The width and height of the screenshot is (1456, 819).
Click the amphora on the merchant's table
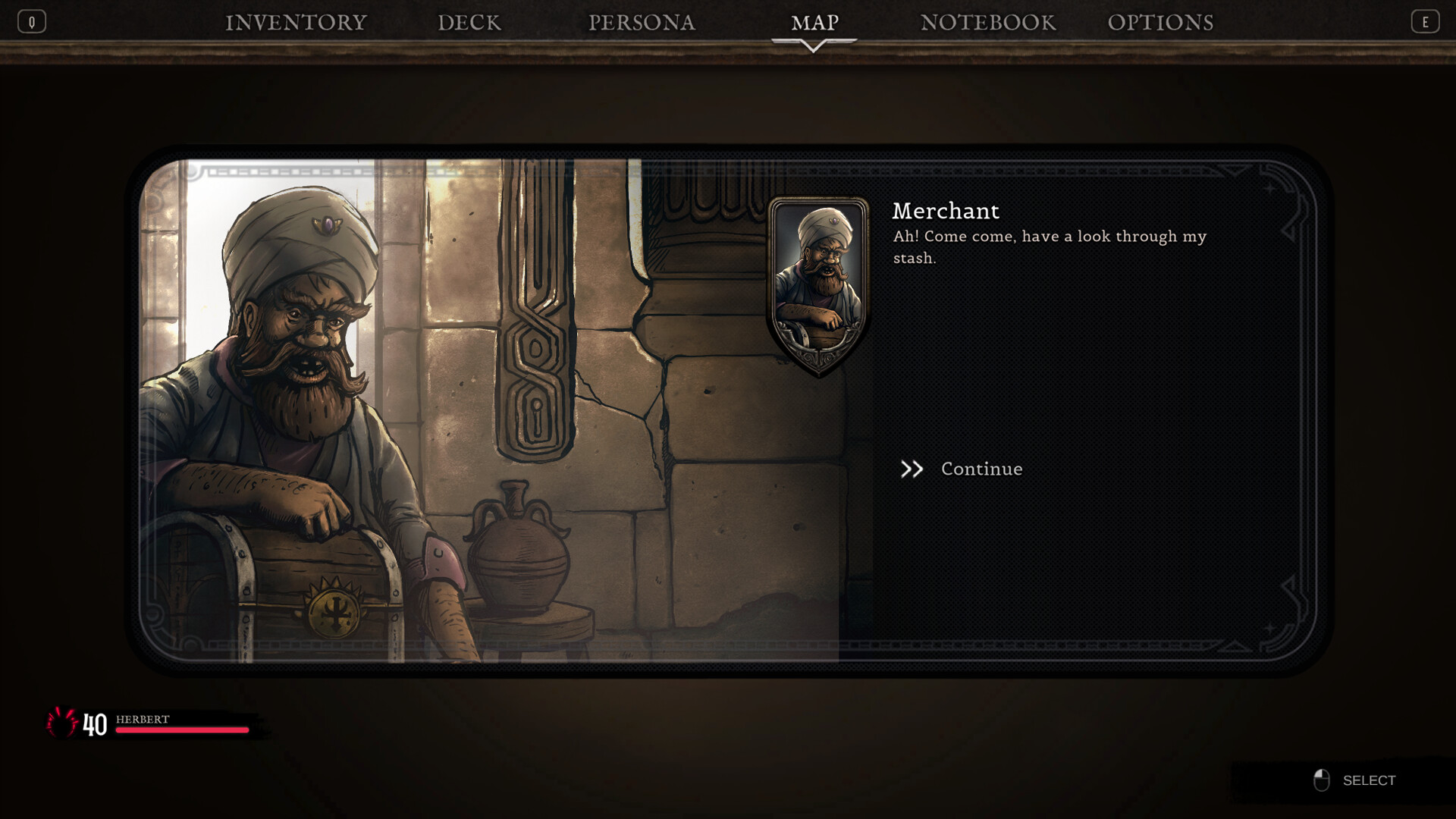point(520,557)
